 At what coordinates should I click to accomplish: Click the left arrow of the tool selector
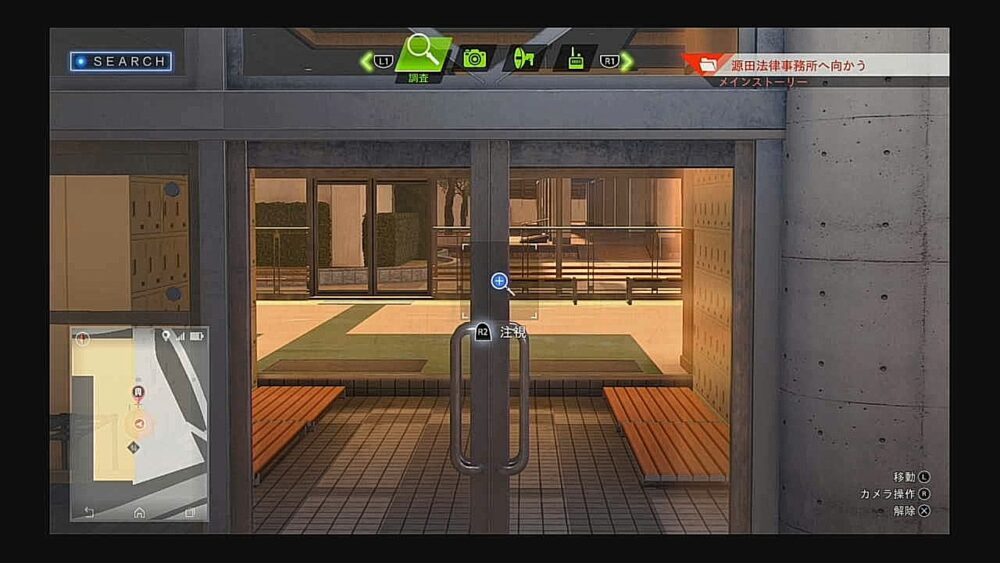click(367, 61)
